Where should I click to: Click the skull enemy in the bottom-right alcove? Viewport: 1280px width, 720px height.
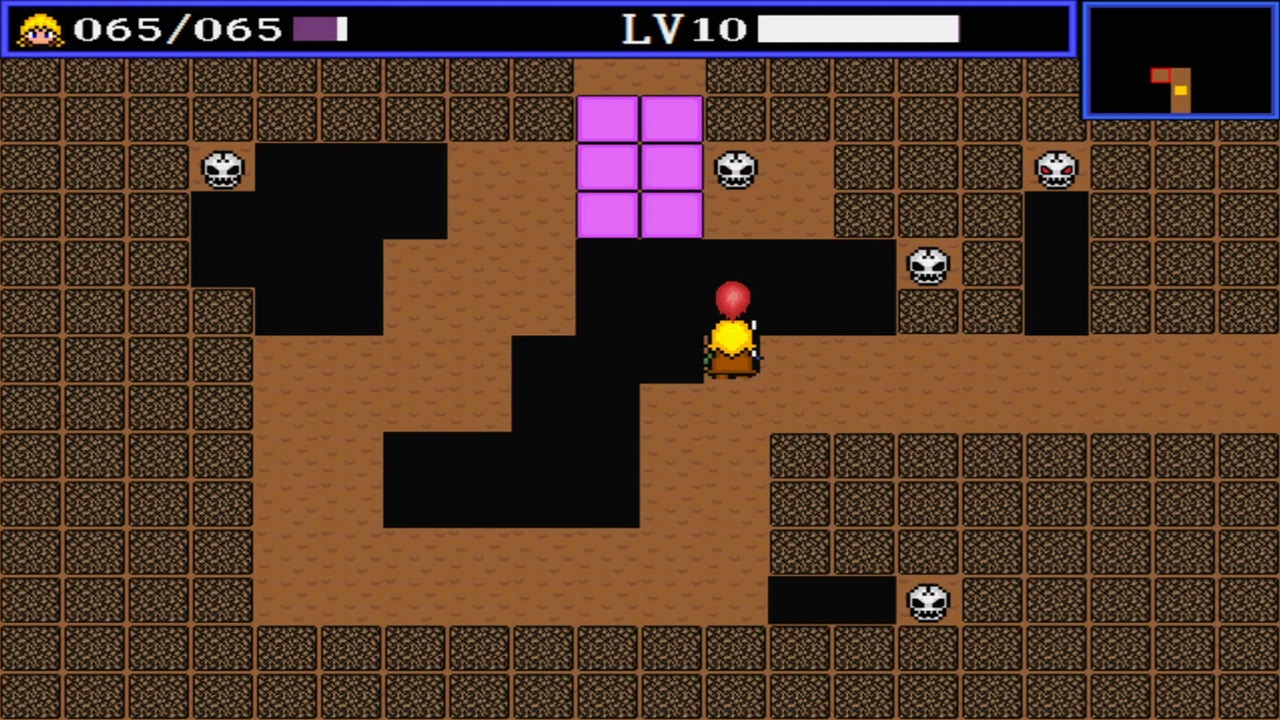click(x=929, y=601)
